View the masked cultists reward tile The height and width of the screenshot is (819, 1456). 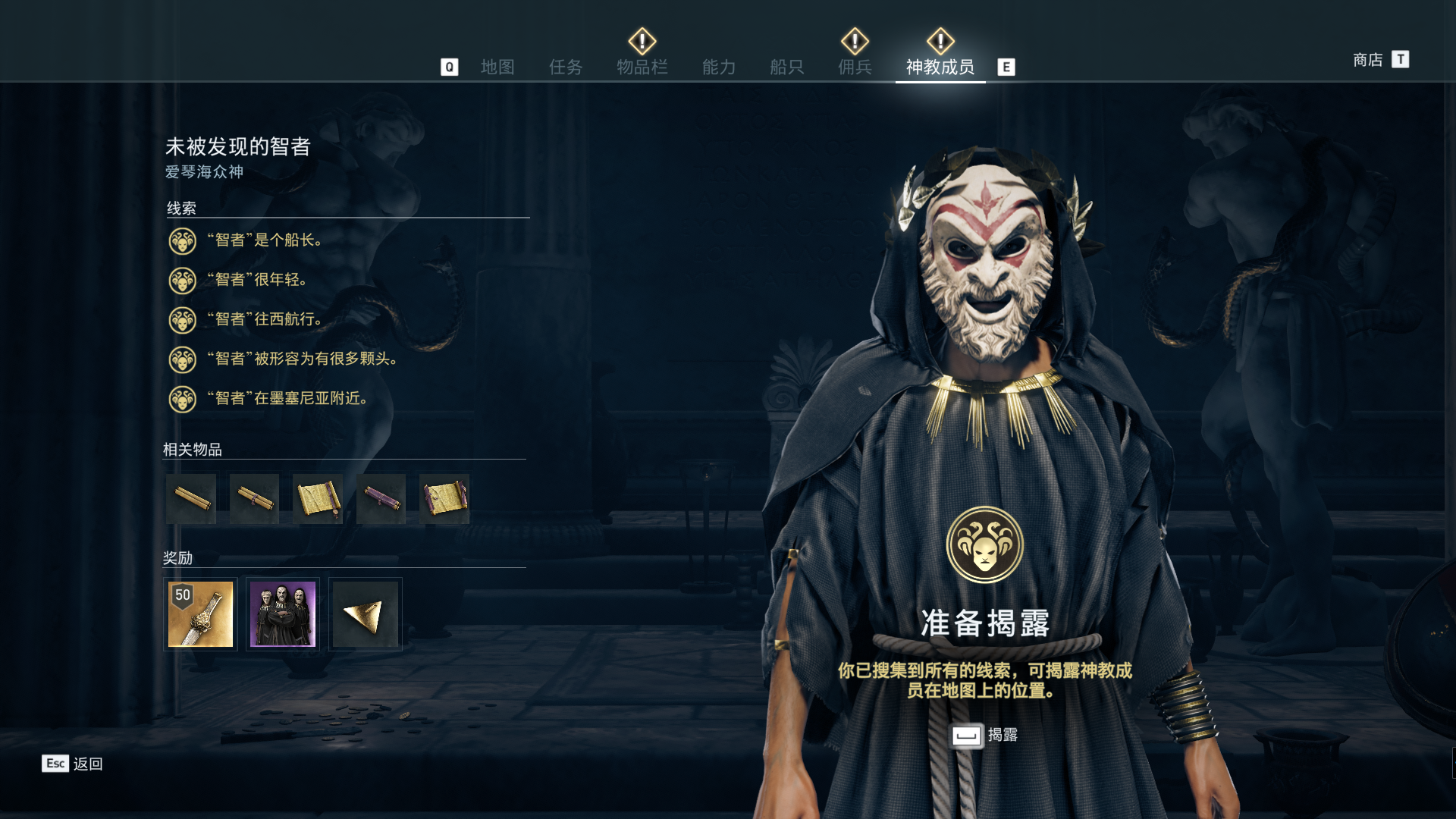point(283,614)
